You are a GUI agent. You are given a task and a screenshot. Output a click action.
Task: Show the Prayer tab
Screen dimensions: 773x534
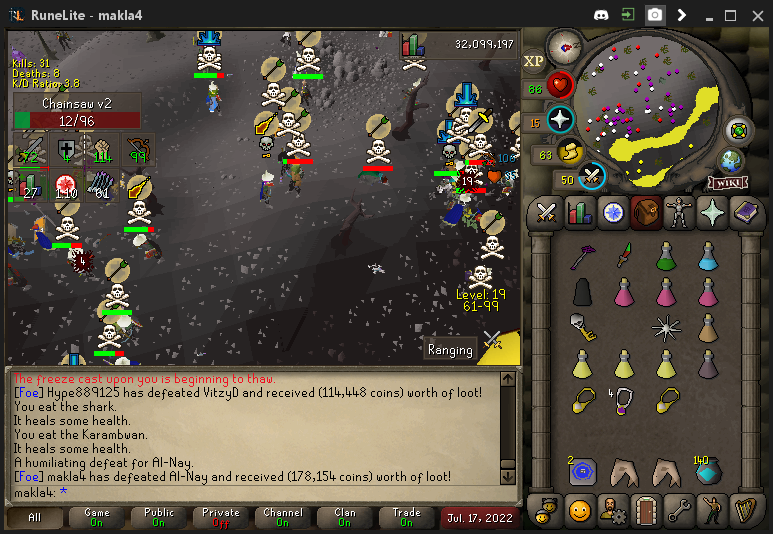[712, 213]
